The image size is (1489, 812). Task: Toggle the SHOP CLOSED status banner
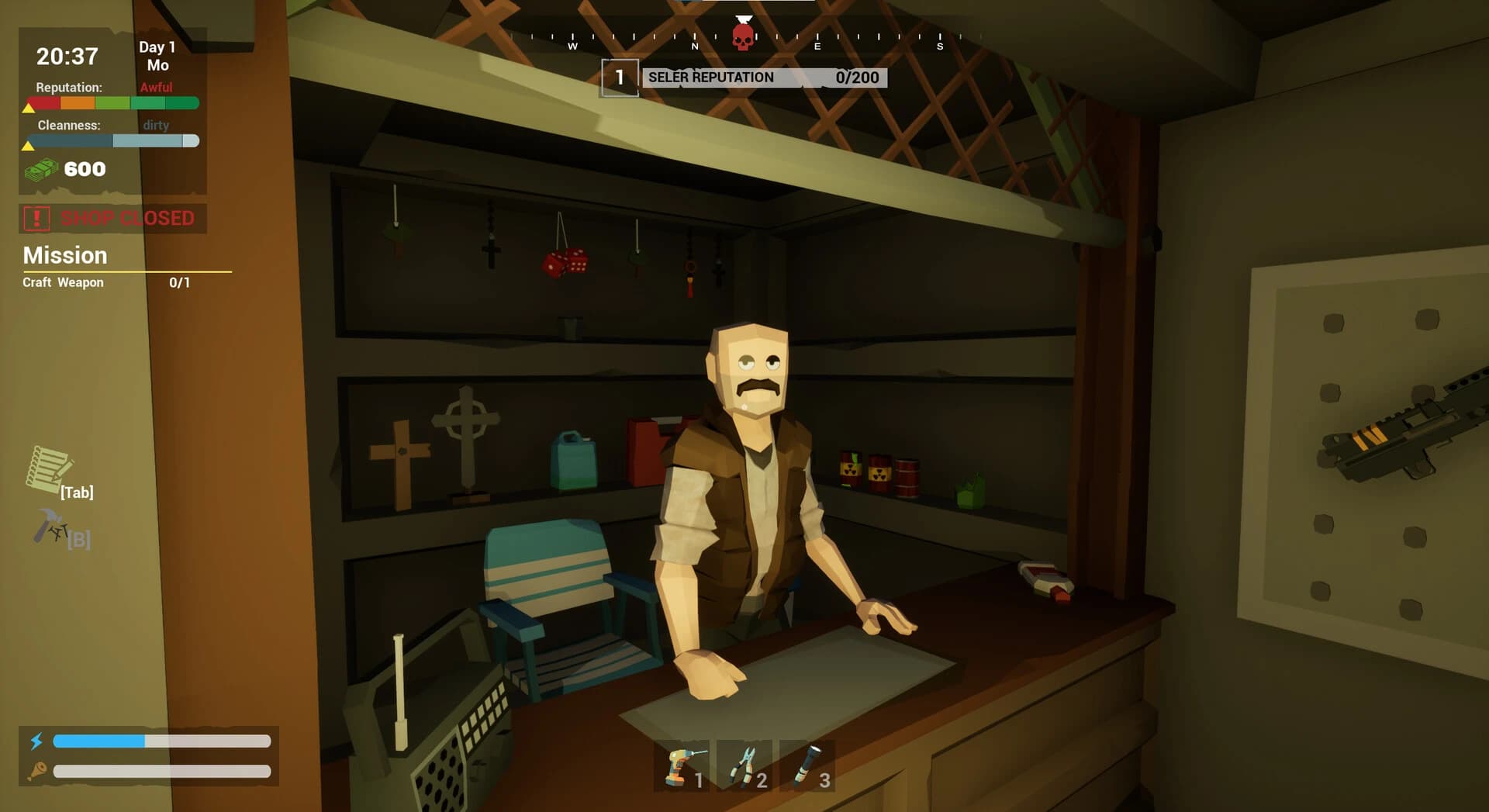[x=128, y=218]
